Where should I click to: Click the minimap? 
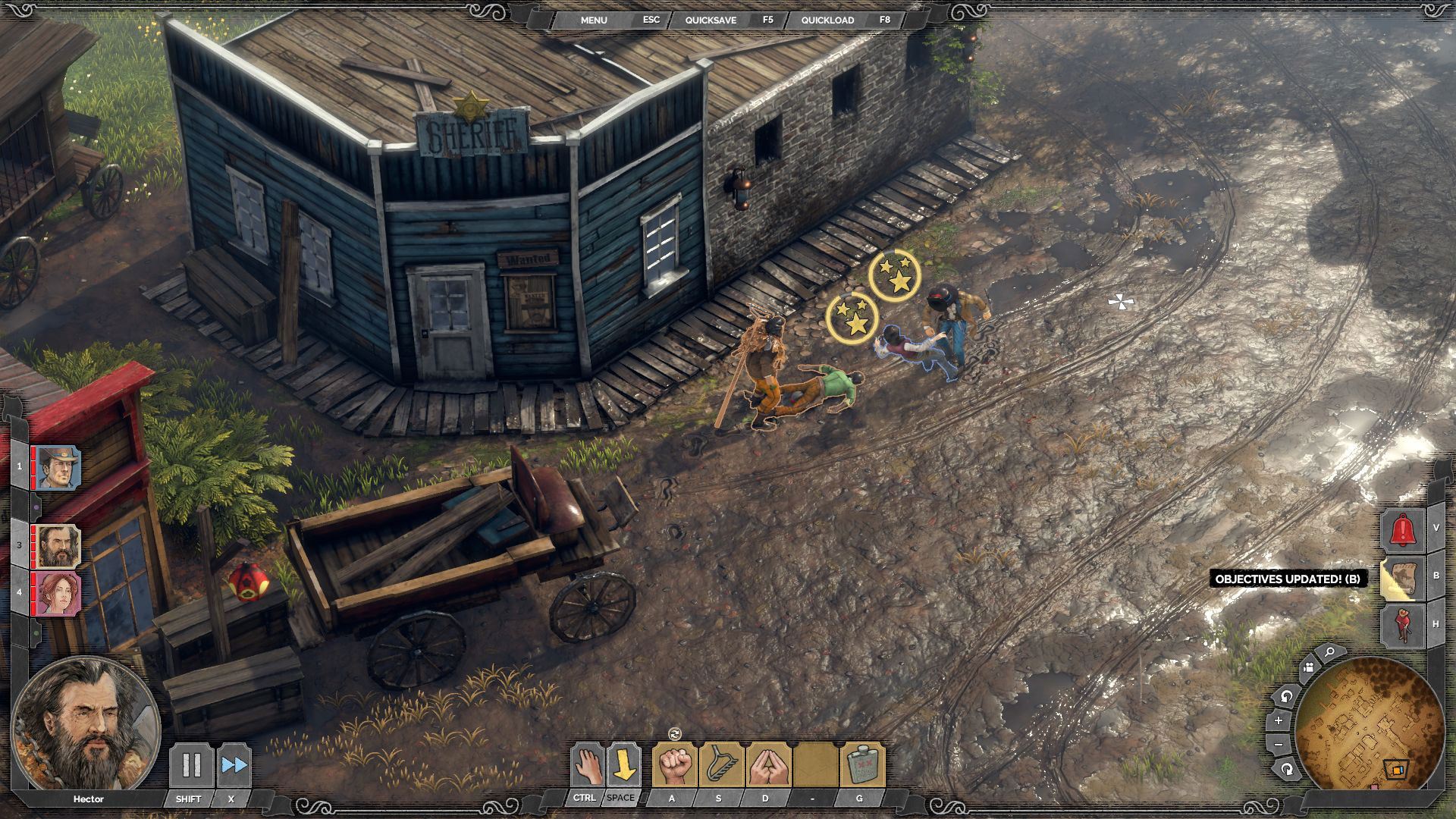click(x=1370, y=724)
